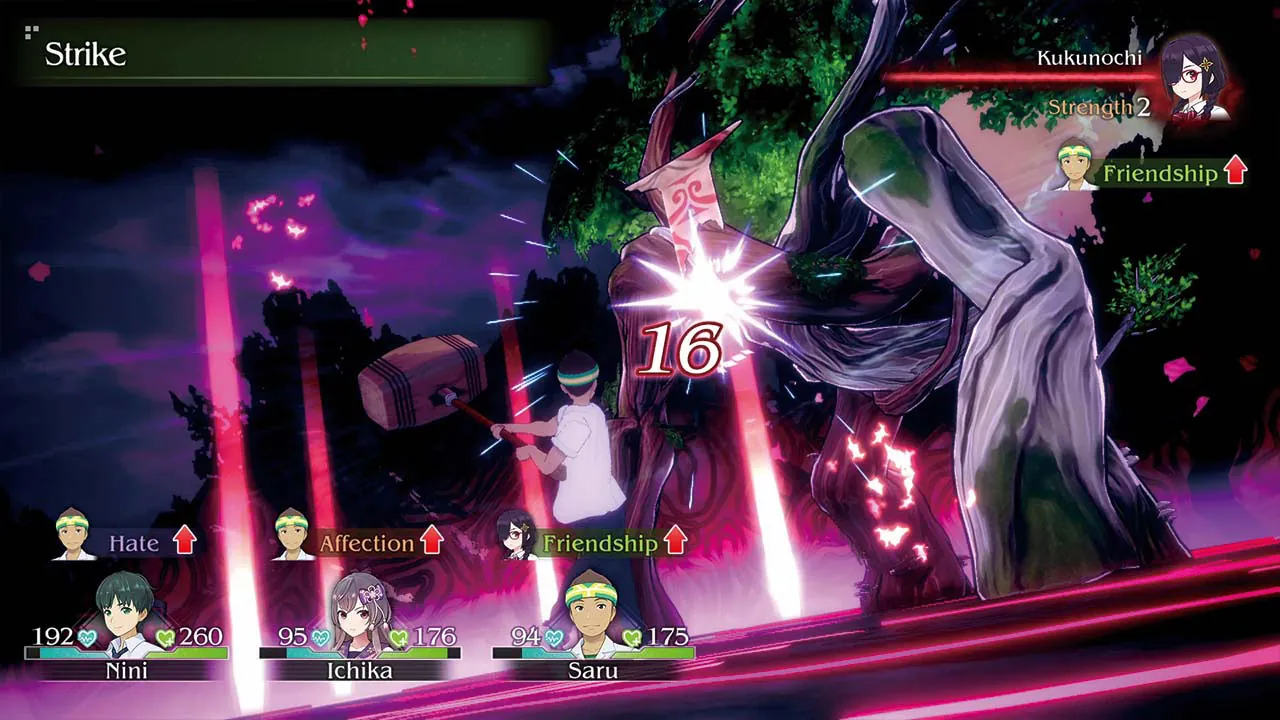Image resolution: width=1280 pixels, height=720 pixels.
Task: Select Saru's character portrait
Action: click(590, 610)
